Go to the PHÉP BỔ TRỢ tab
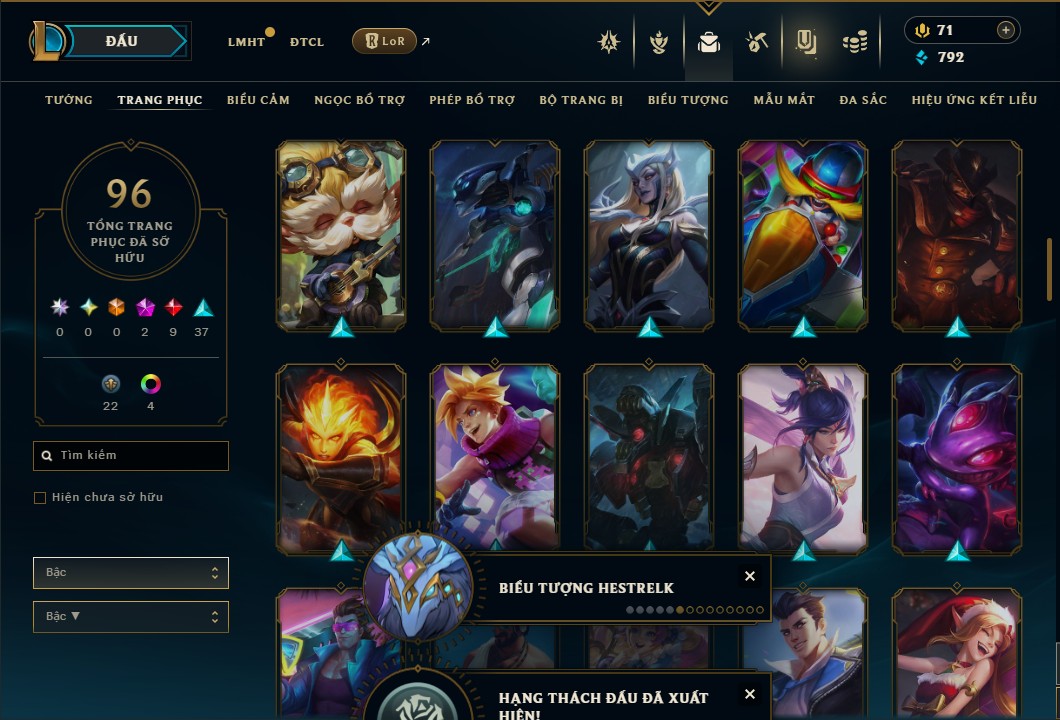This screenshot has height=720, width=1060. 472,100
